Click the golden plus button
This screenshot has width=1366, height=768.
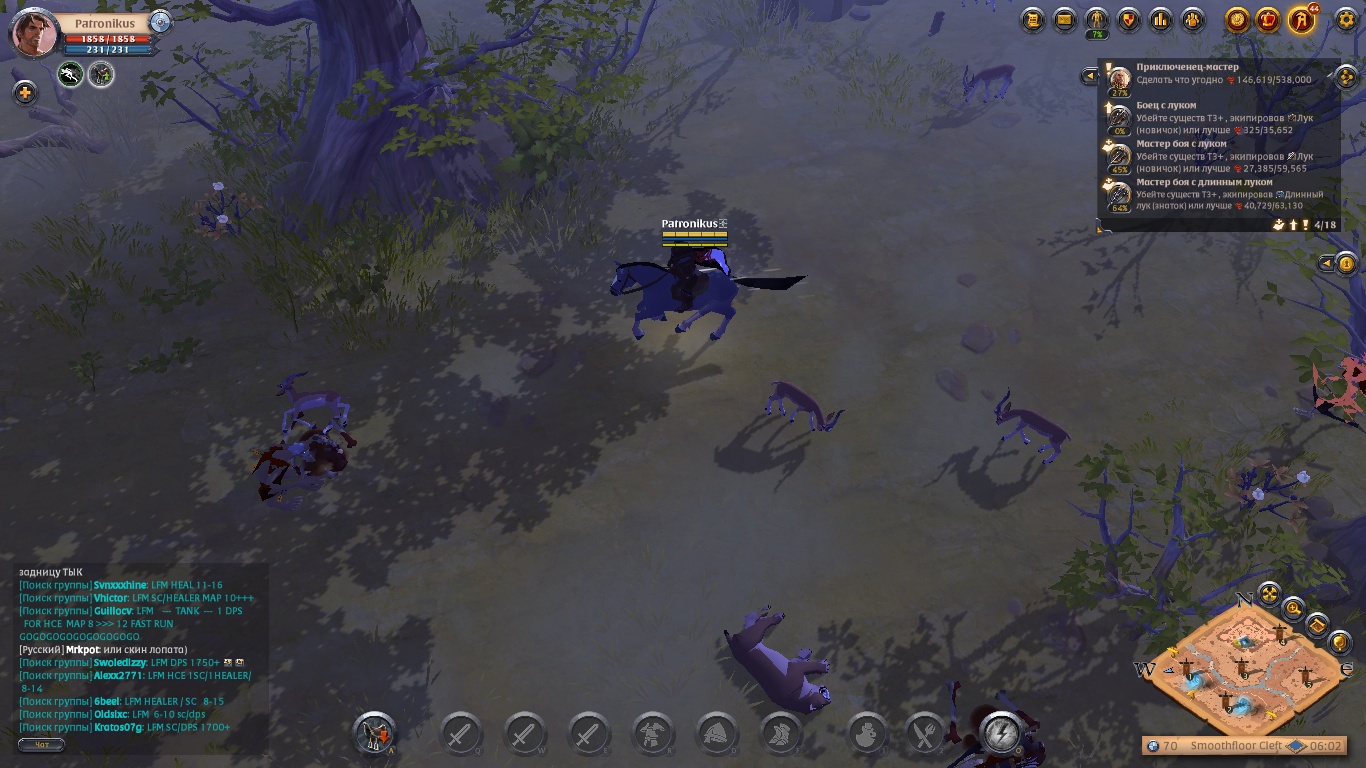pyautogui.click(x=24, y=93)
